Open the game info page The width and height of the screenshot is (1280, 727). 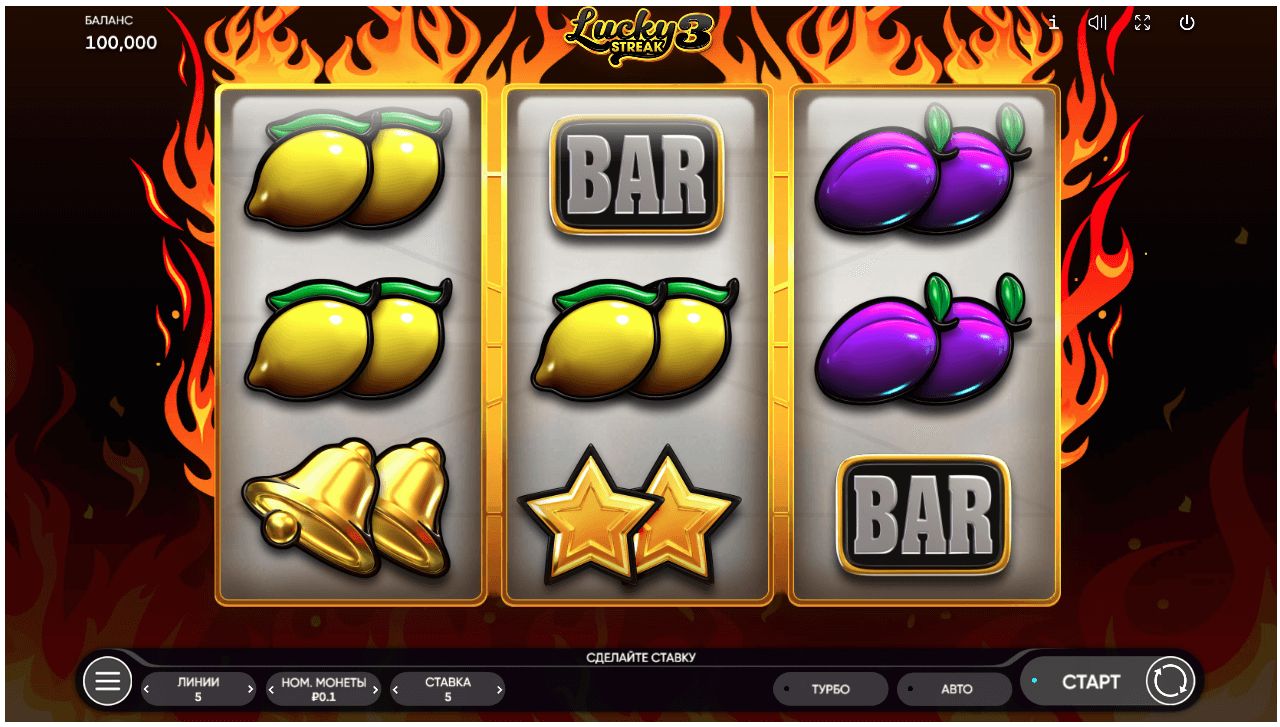pyautogui.click(x=1054, y=23)
